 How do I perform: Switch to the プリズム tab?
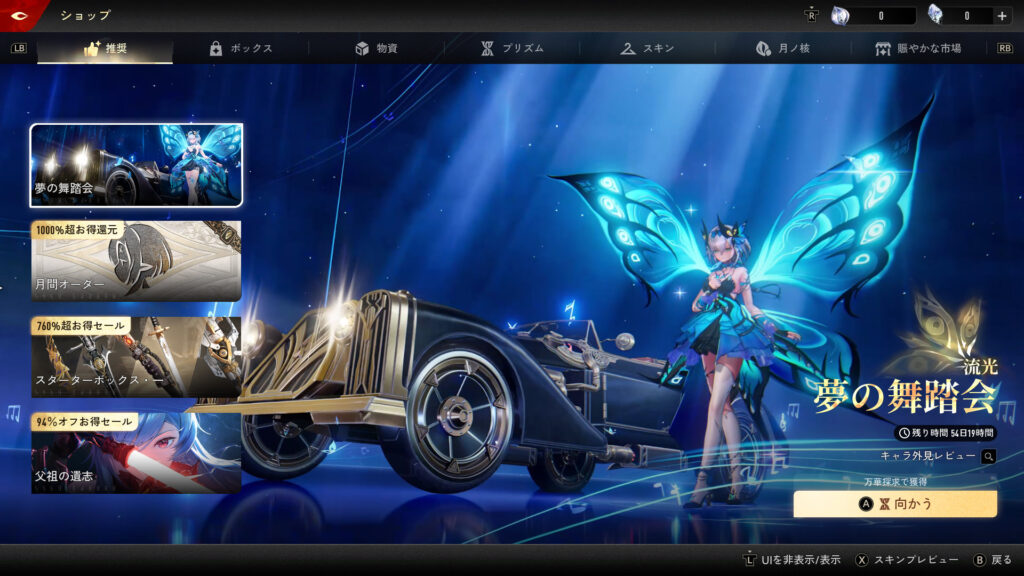pos(511,48)
